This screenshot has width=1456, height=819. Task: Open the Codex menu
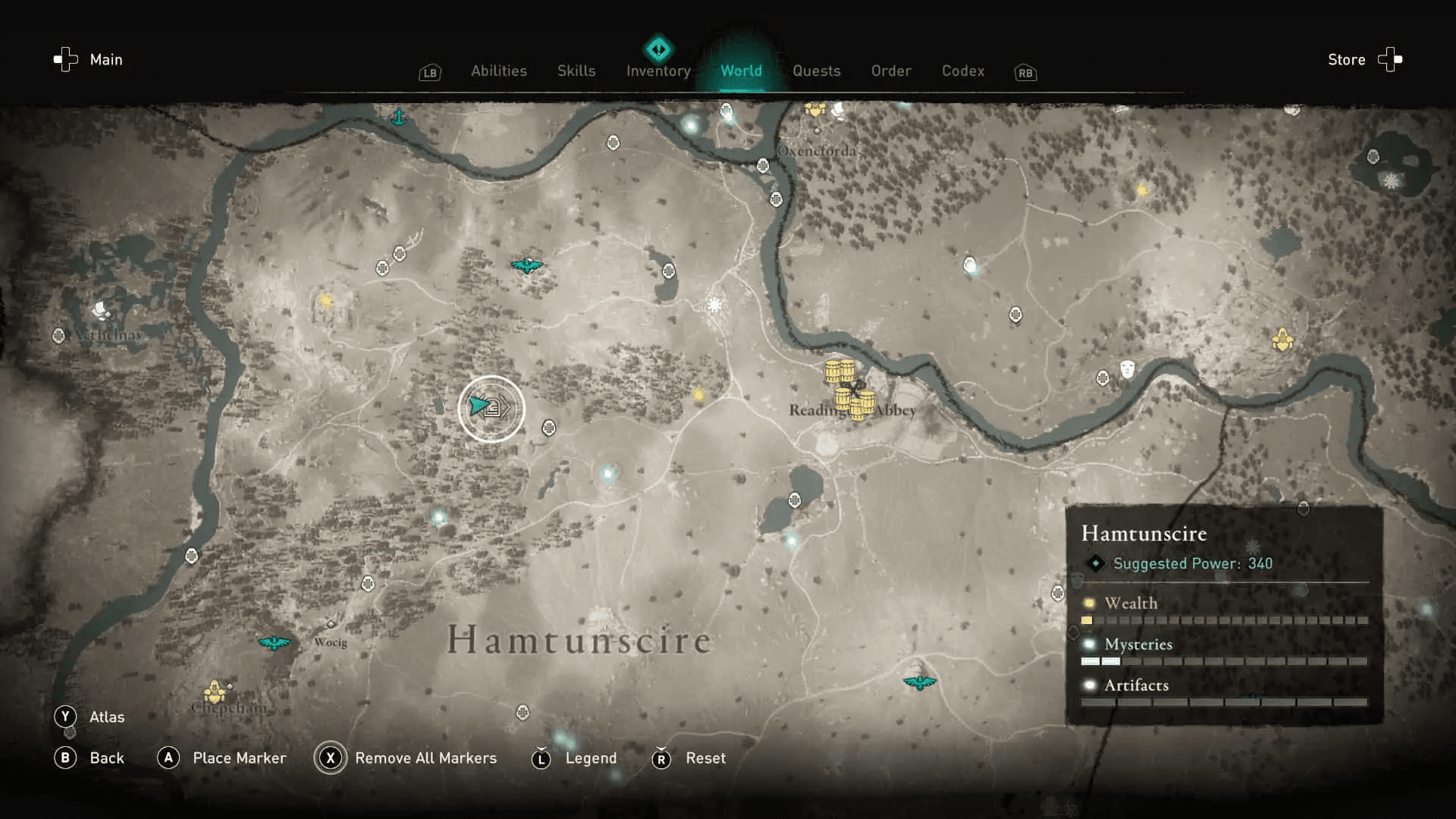[x=962, y=71]
